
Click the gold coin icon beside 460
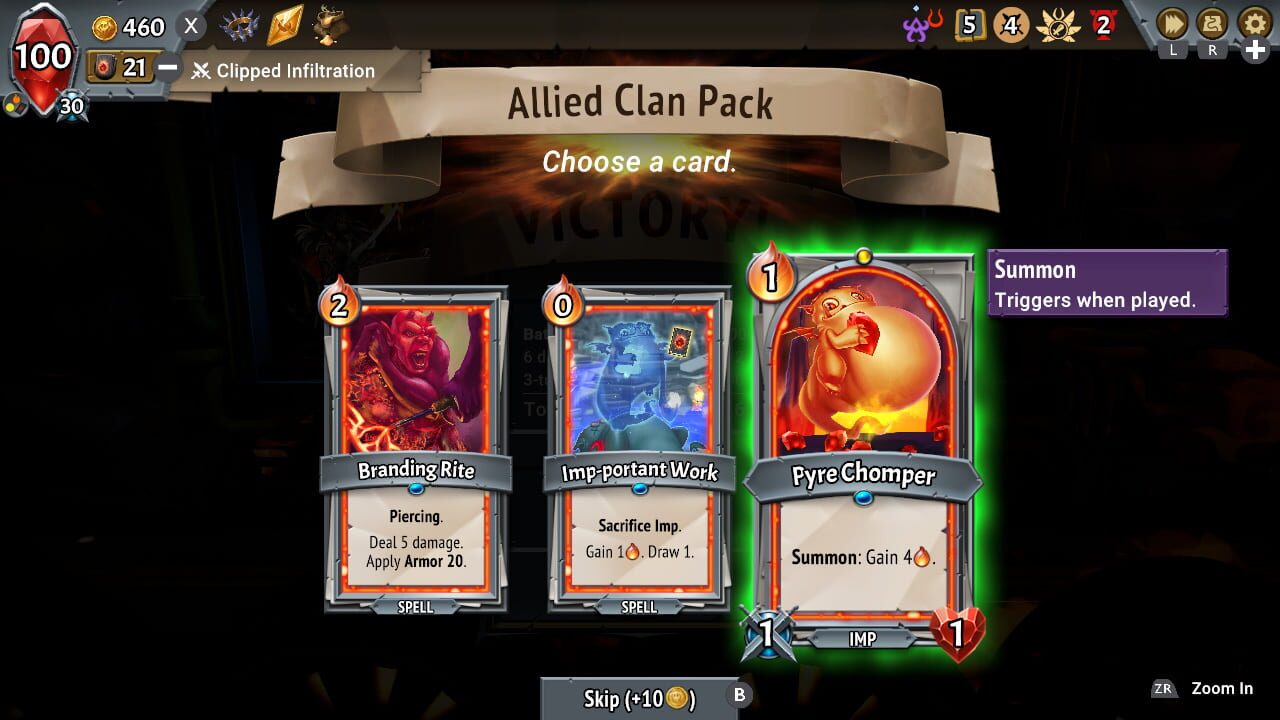point(104,26)
